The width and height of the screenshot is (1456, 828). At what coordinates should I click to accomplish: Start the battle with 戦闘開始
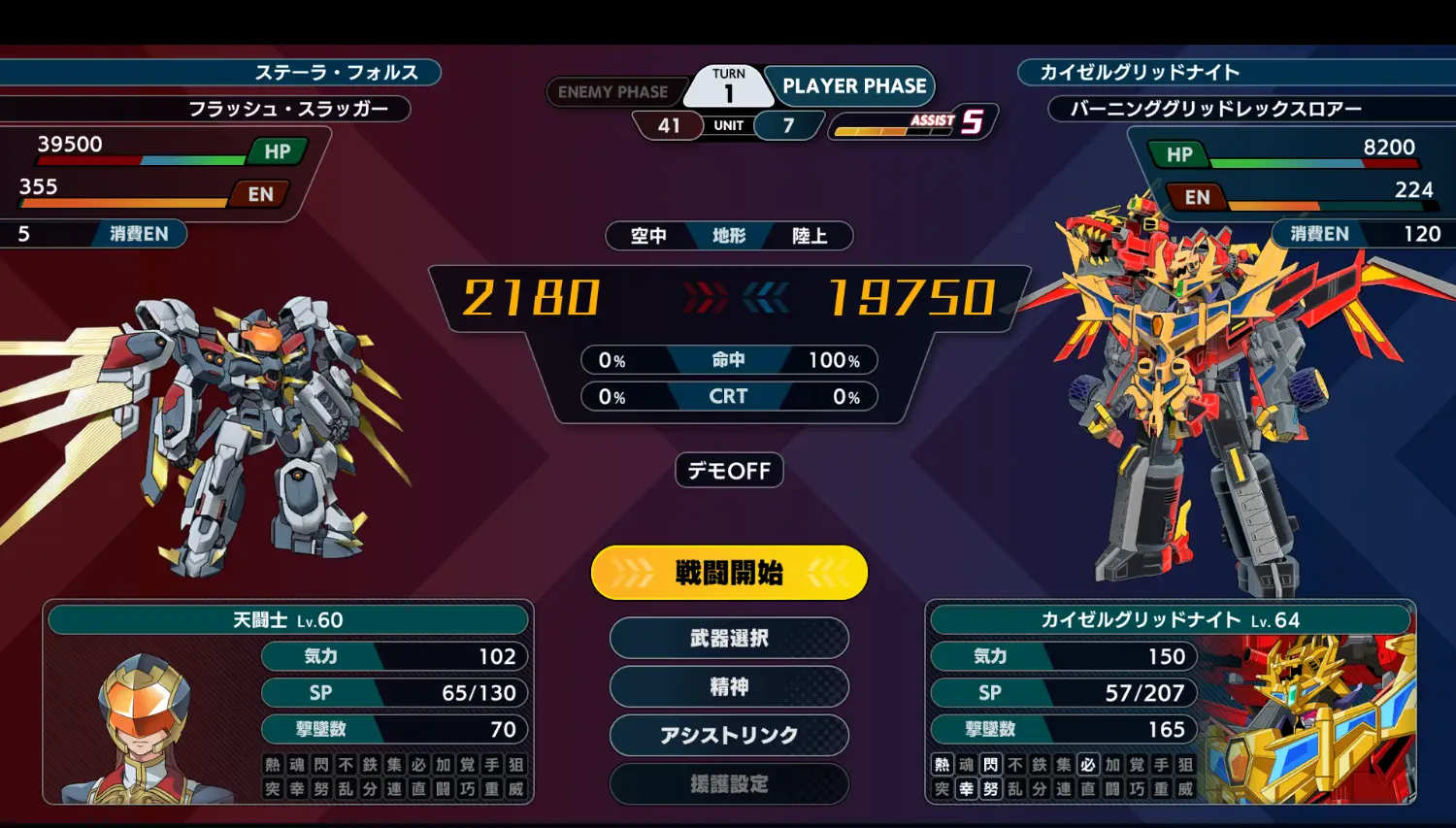pos(729,573)
